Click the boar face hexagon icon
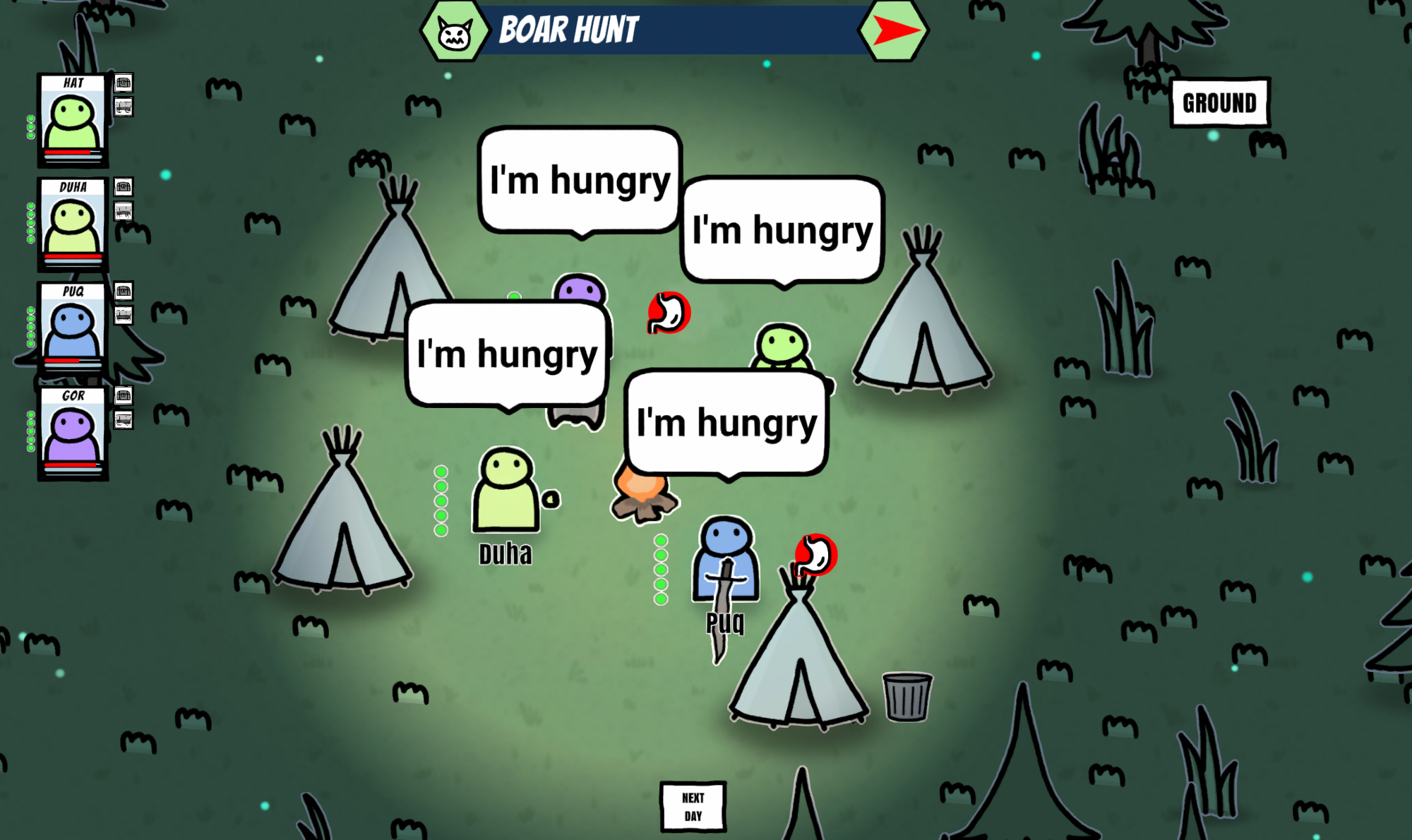Image resolution: width=1412 pixels, height=840 pixels. [455, 32]
